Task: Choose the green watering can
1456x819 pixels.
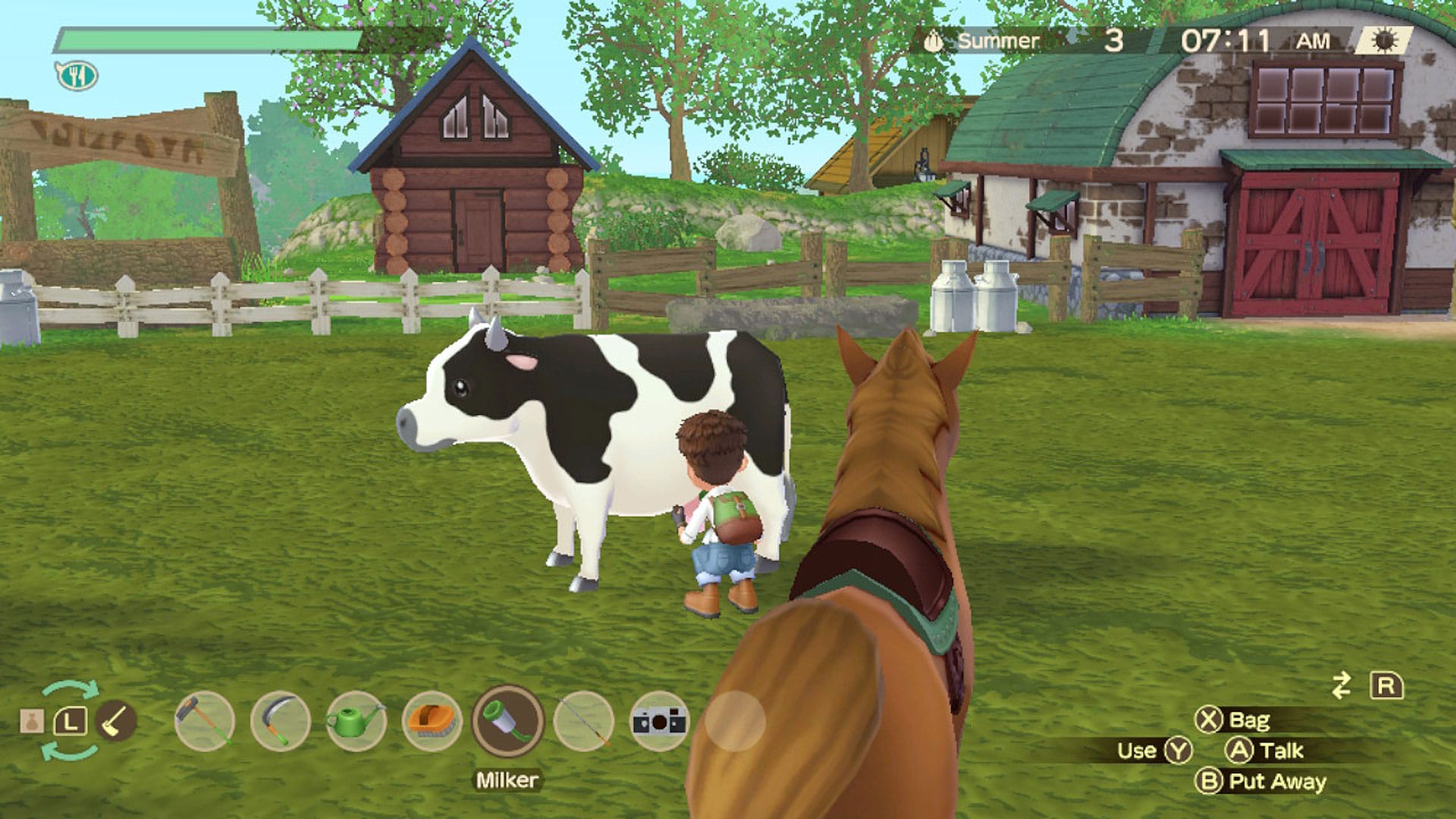Action: (x=356, y=721)
